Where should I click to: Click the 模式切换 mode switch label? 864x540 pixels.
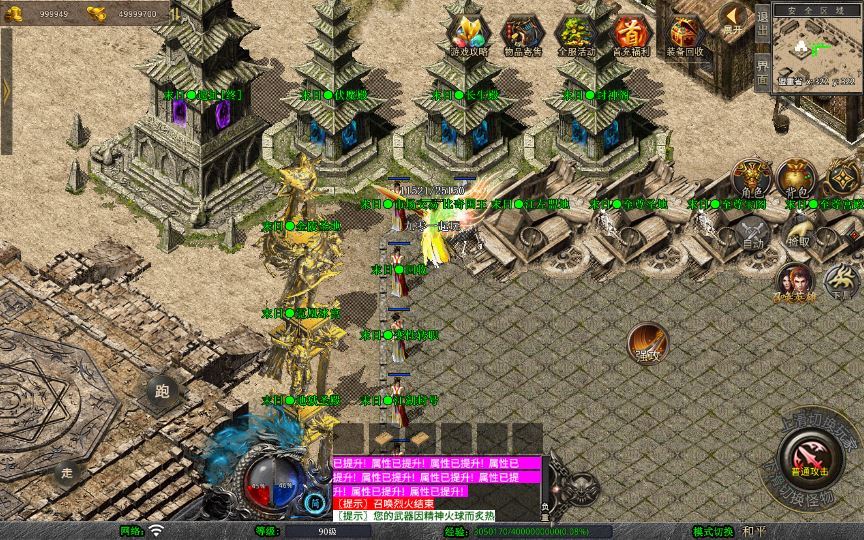713,531
